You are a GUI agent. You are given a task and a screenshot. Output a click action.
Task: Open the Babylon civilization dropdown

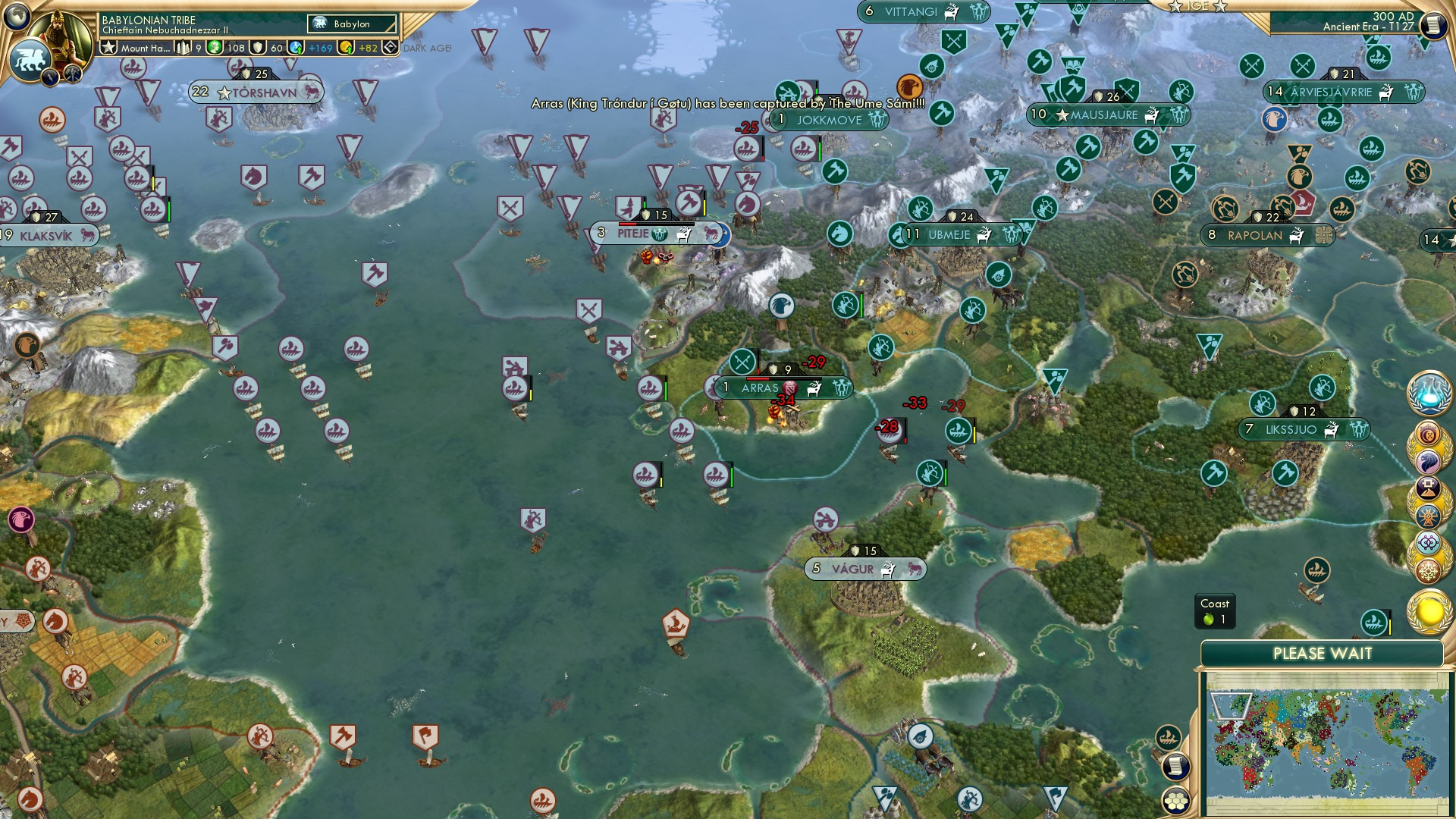(350, 24)
